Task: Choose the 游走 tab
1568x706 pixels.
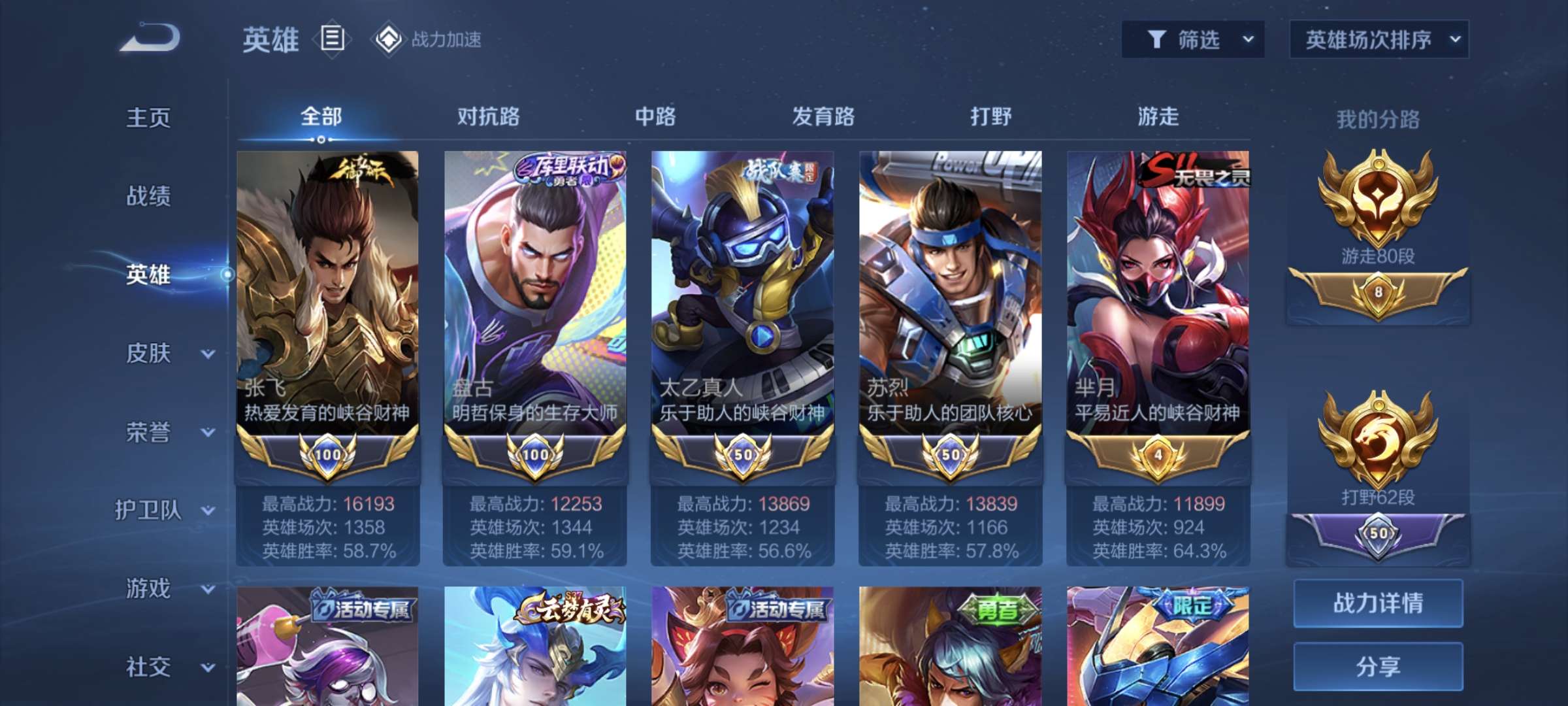Action: (x=1158, y=117)
